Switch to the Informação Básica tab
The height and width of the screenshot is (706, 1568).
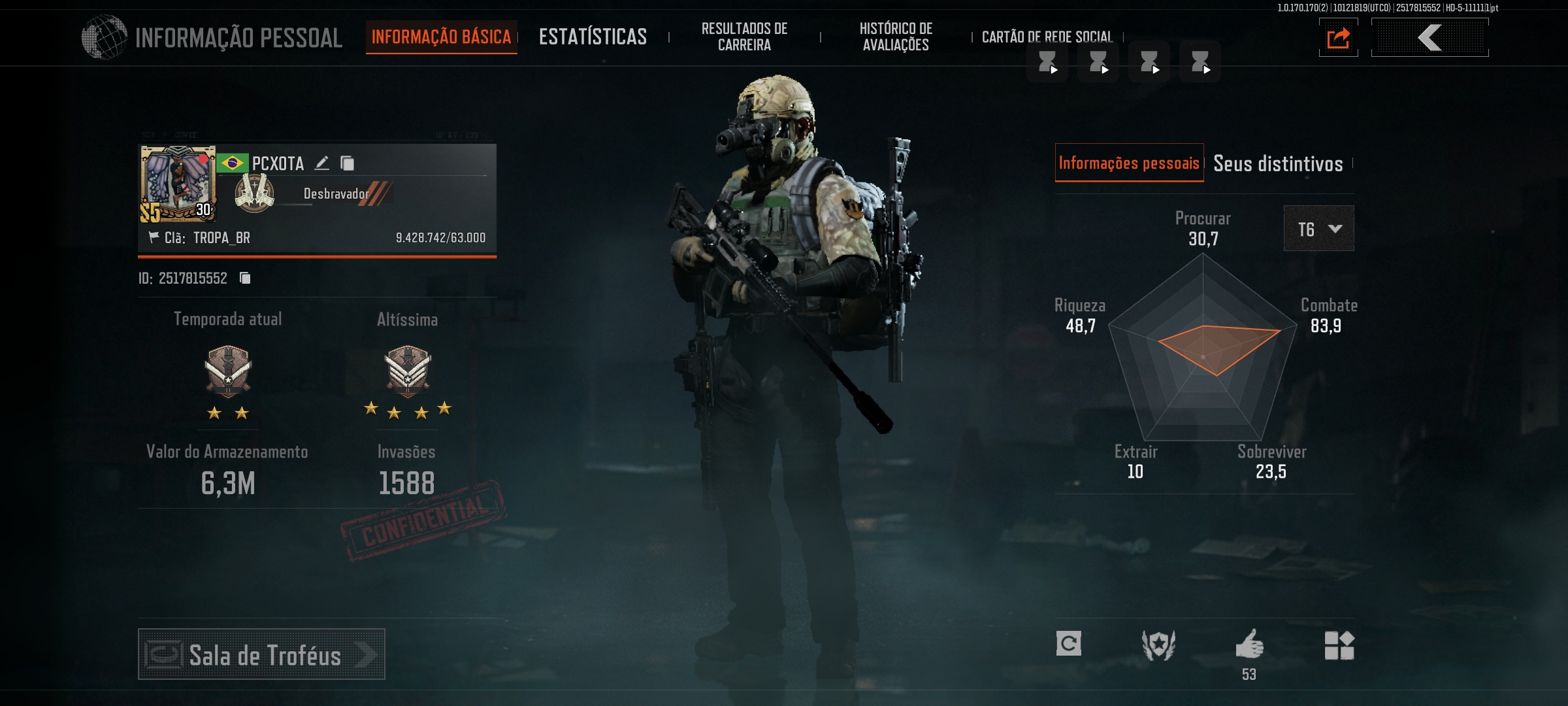tap(441, 37)
